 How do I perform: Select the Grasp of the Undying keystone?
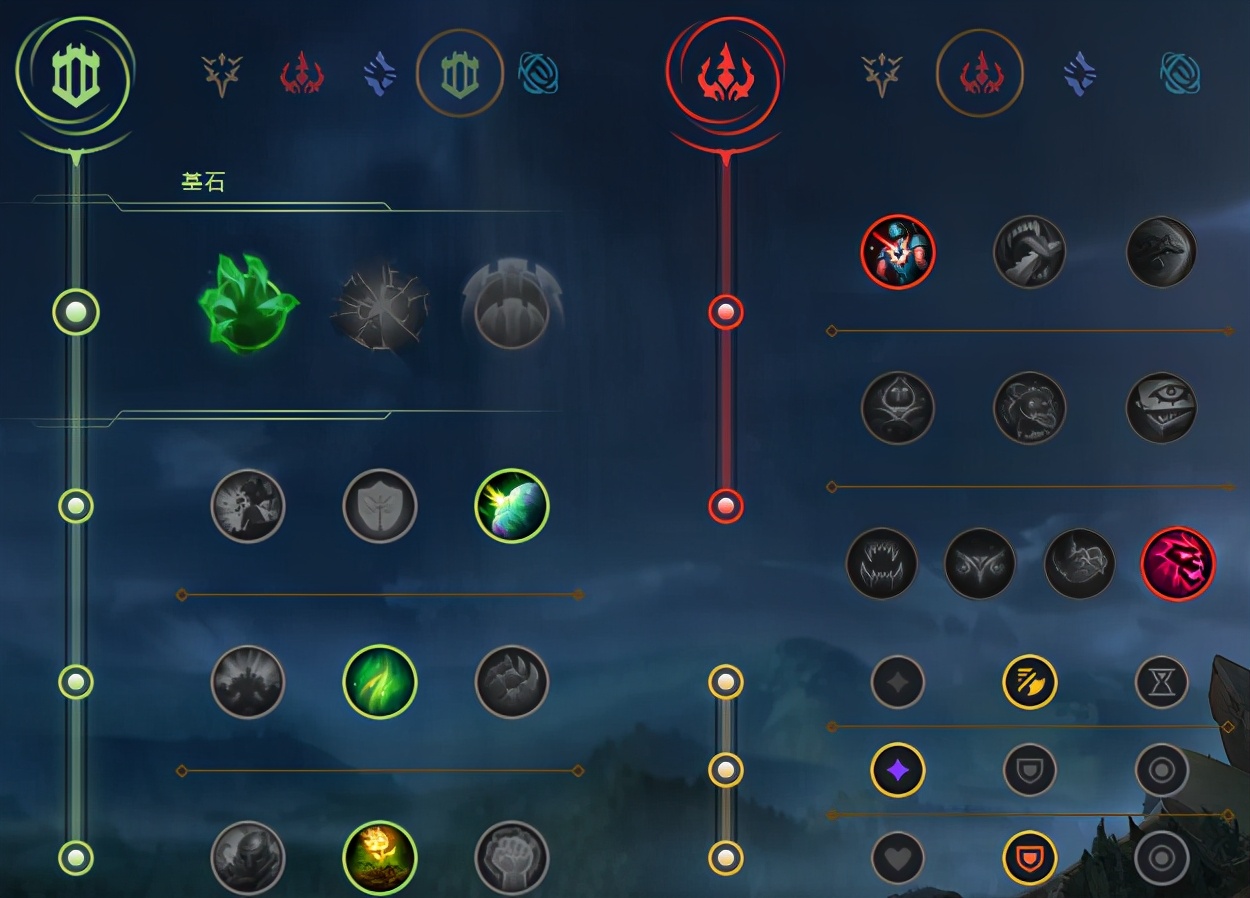tap(248, 304)
